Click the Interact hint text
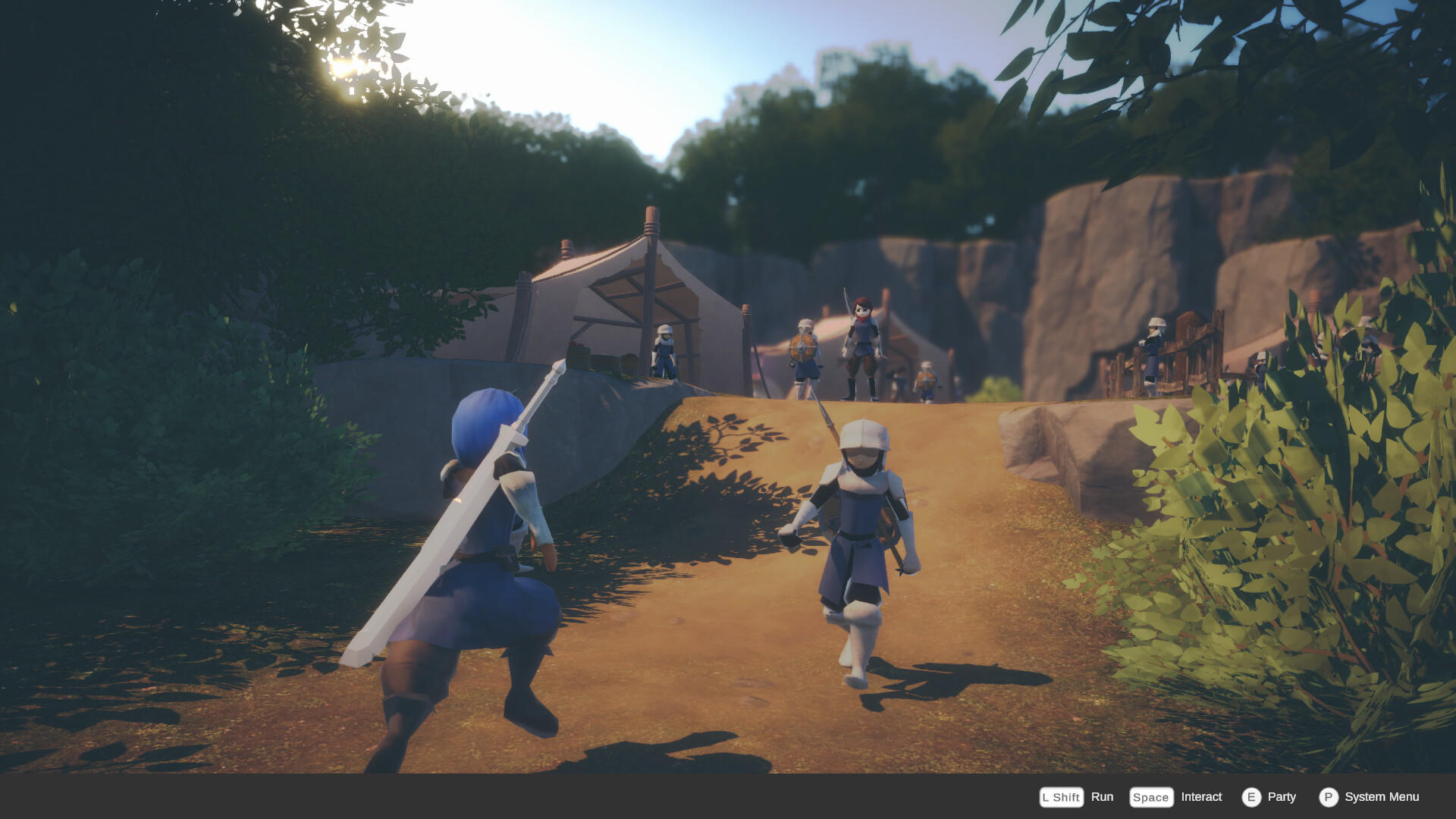Screen dimensions: 1456x819 pyautogui.click(x=1201, y=797)
